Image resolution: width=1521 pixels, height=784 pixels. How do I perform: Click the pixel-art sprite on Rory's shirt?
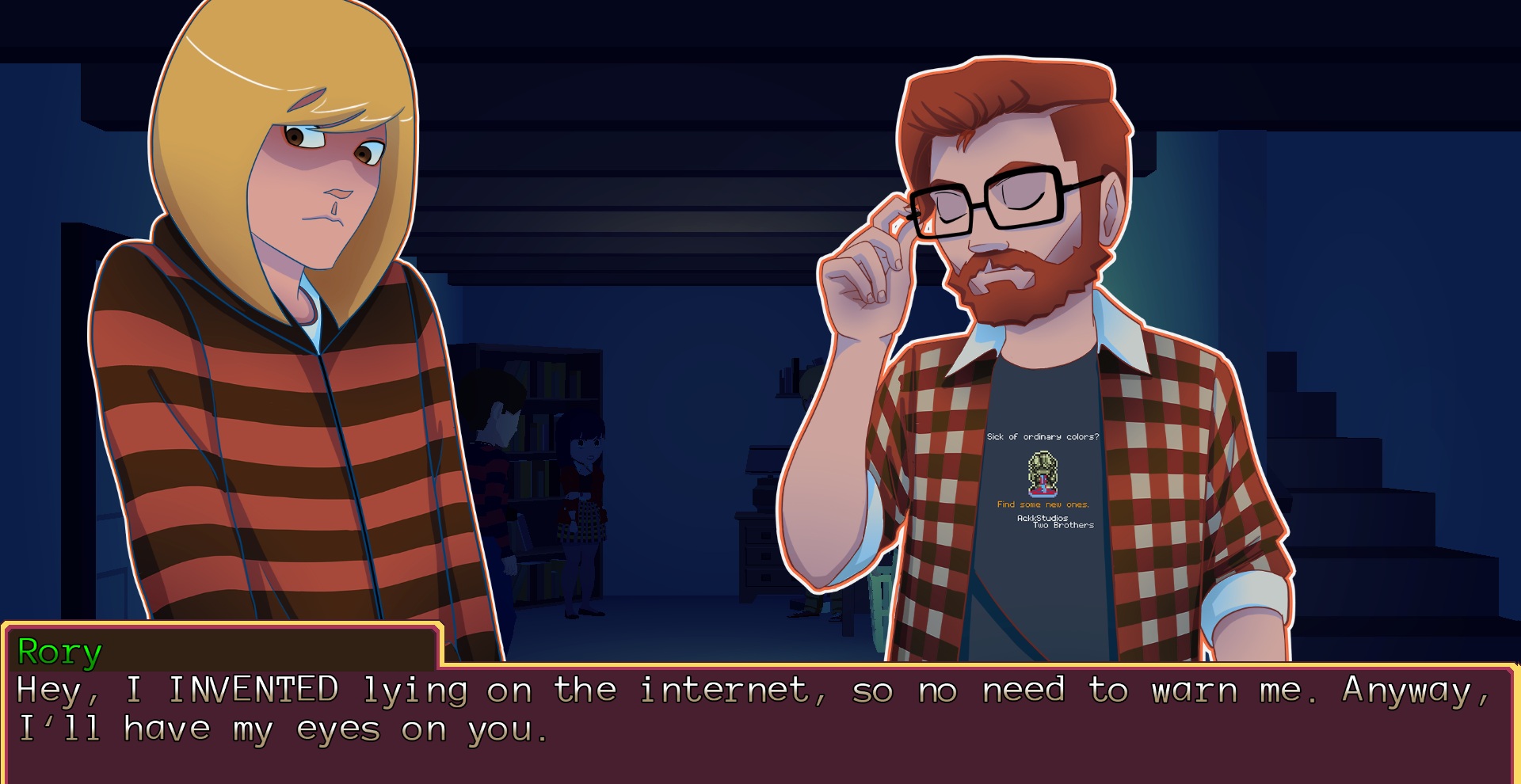[1042, 474]
